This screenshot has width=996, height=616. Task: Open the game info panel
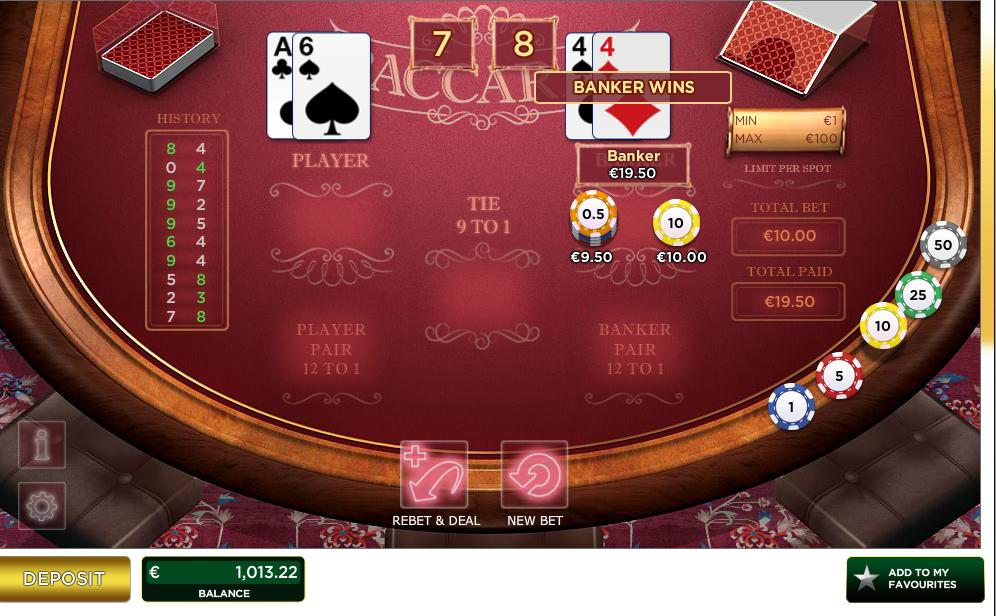click(x=42, y=445)
